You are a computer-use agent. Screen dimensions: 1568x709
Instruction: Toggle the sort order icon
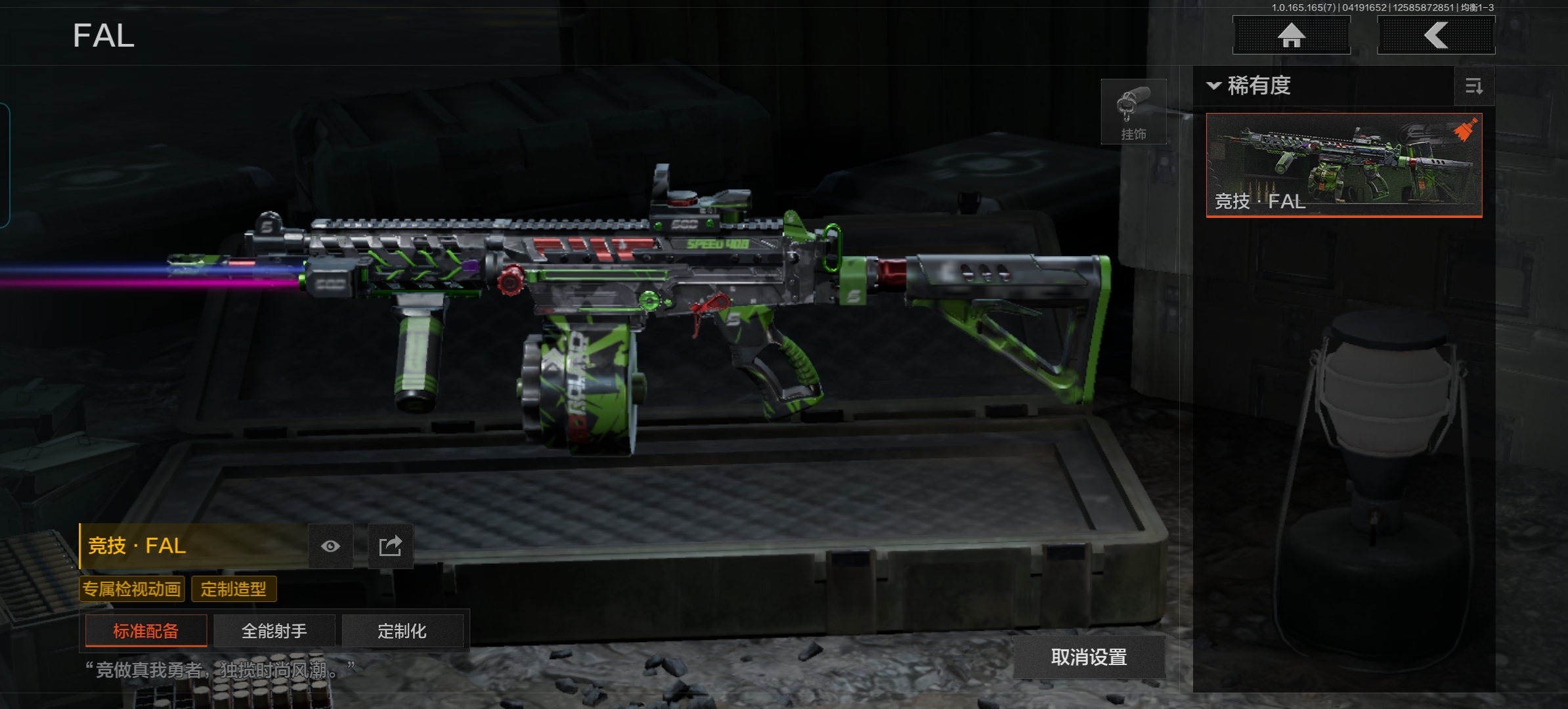click(x=1473, y=86)
